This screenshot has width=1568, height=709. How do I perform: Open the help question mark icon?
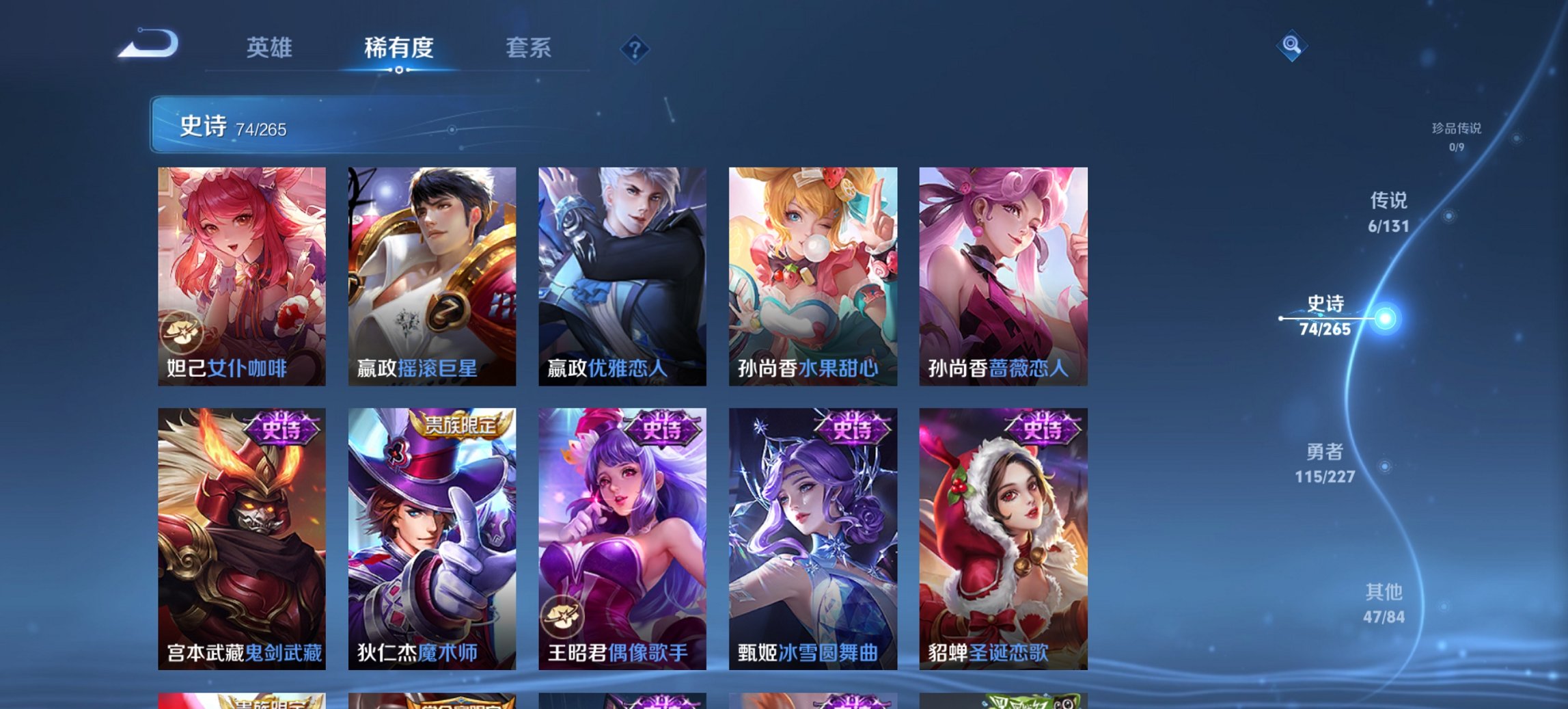pos(633,49)
